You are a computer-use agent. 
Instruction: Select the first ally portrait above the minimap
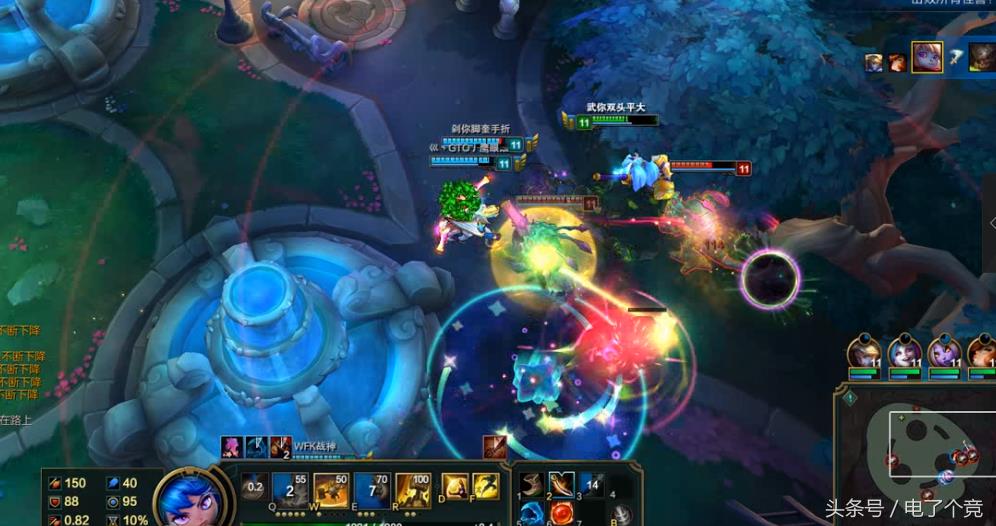tap(864, 353)
